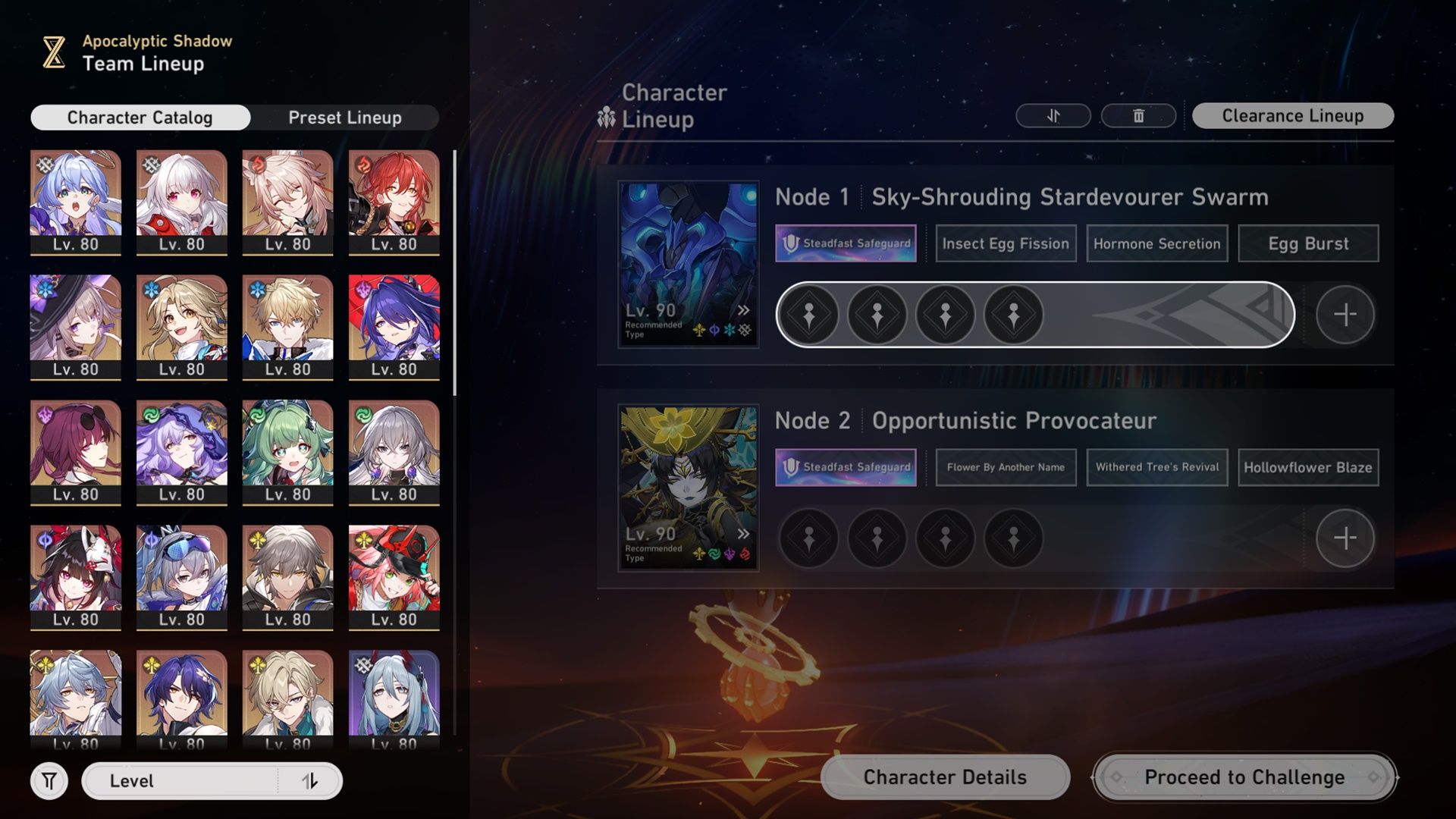Screen dimensions: 1456x819
Task: Open the character filter funnel icon
Action: (x=49, y=781)
